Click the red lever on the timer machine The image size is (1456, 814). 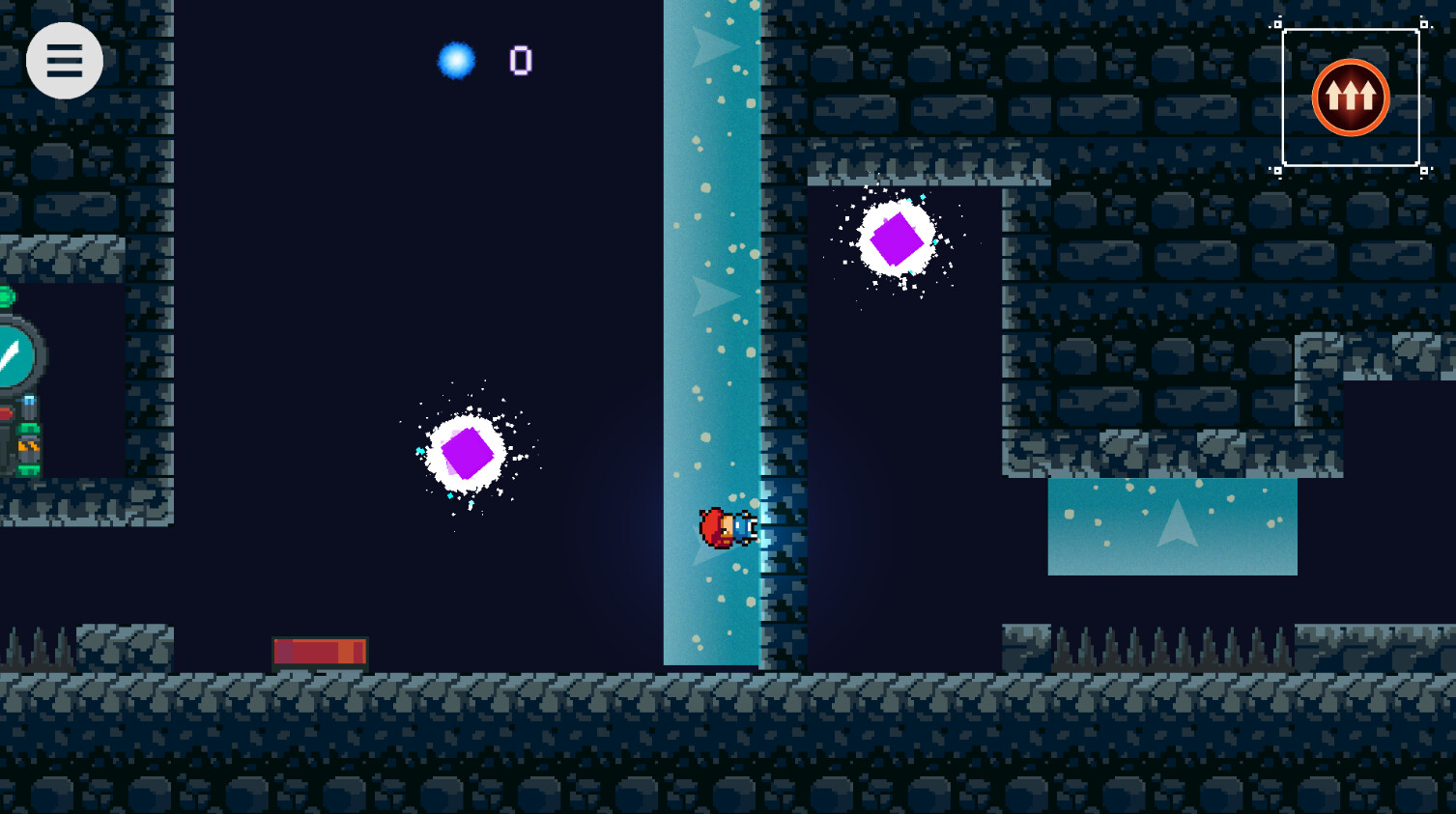[6, 413]
